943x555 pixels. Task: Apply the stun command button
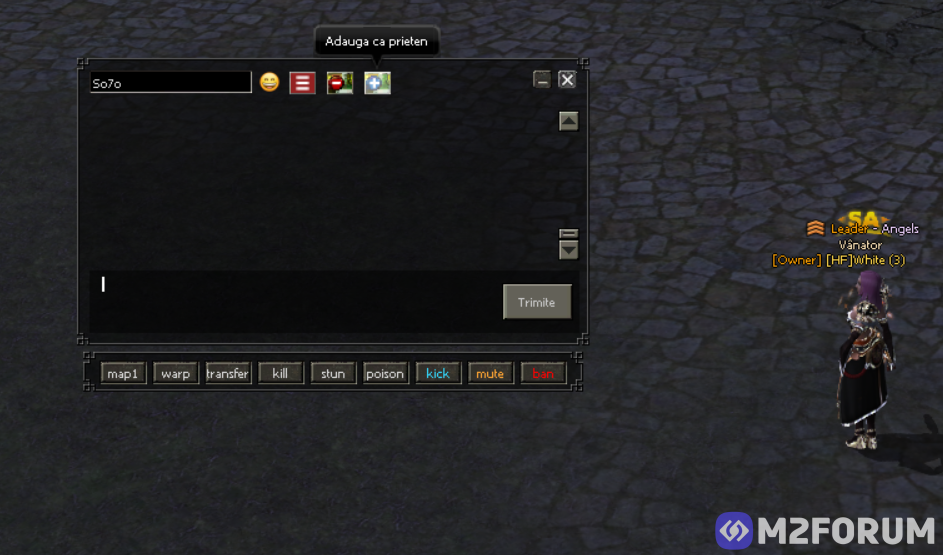[333, 374]
